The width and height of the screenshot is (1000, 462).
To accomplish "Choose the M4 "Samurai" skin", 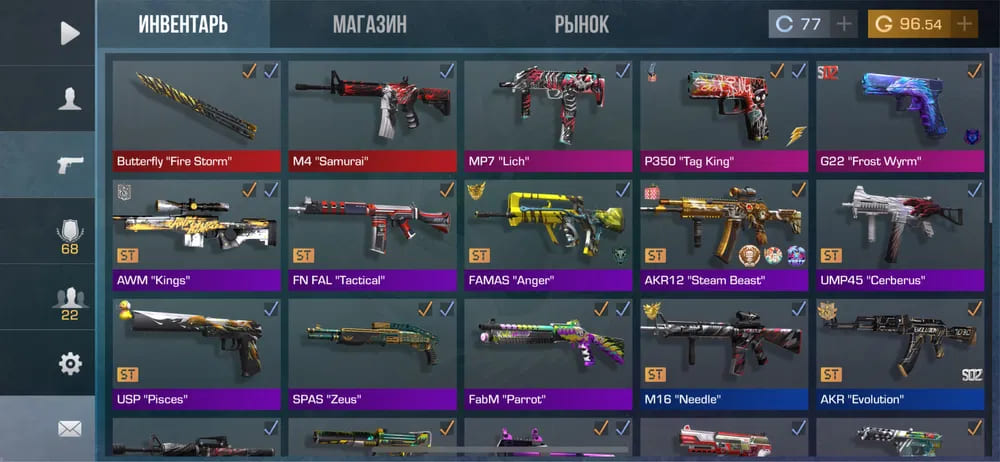I will click(372, 115).
